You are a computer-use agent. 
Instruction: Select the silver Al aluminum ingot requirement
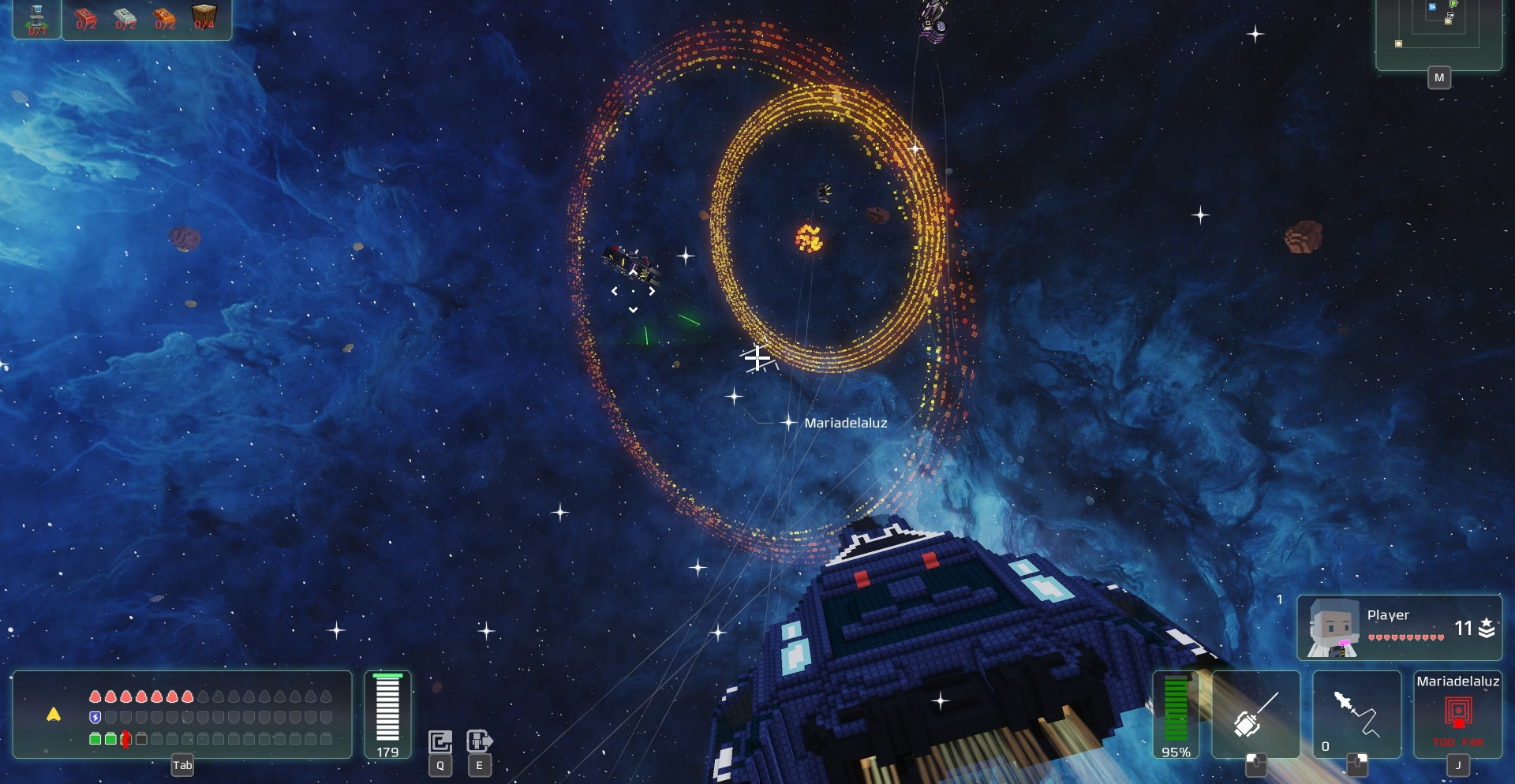pyautogui.click(x=125, y=19)
